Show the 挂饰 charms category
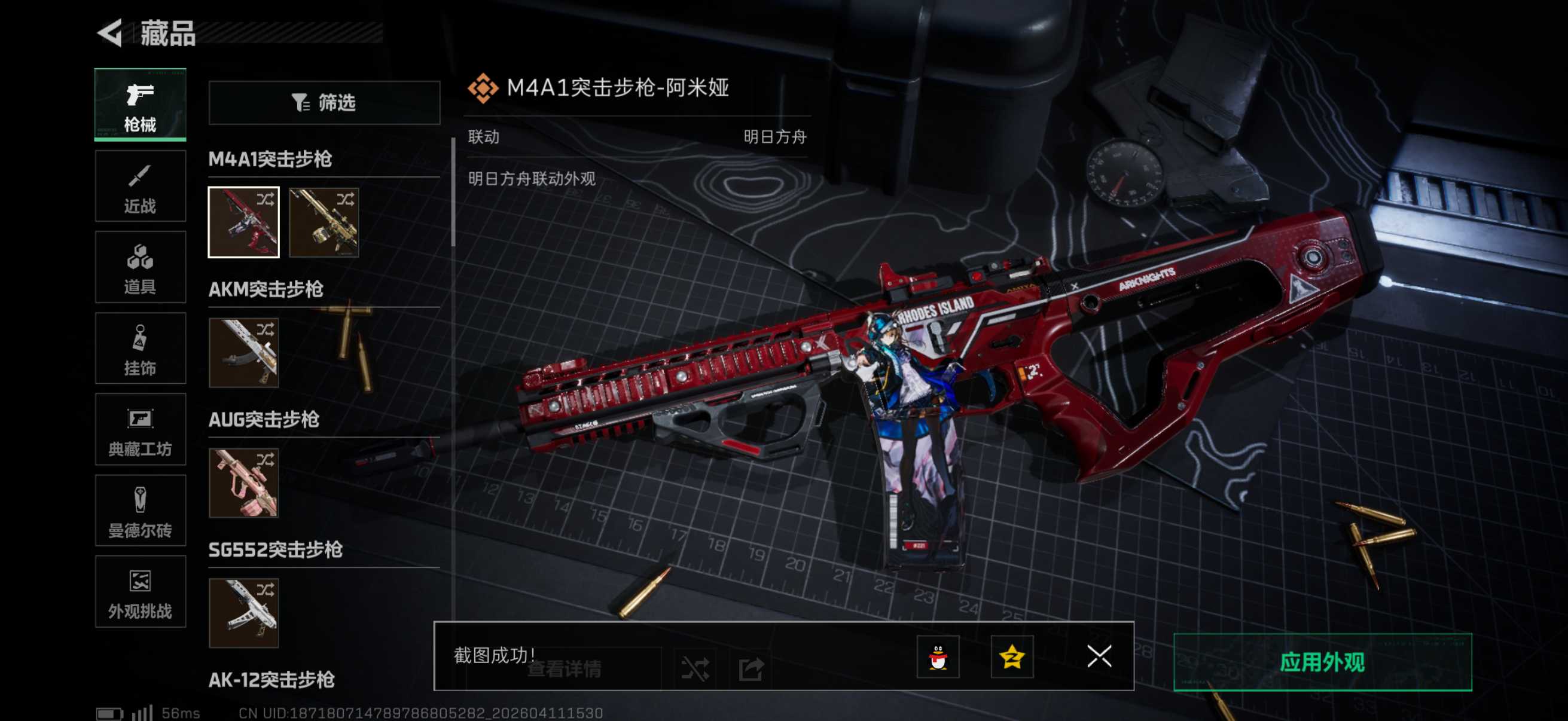This screenshot has width=1568, height=721. pyautogui.click(x=140, y=349)
